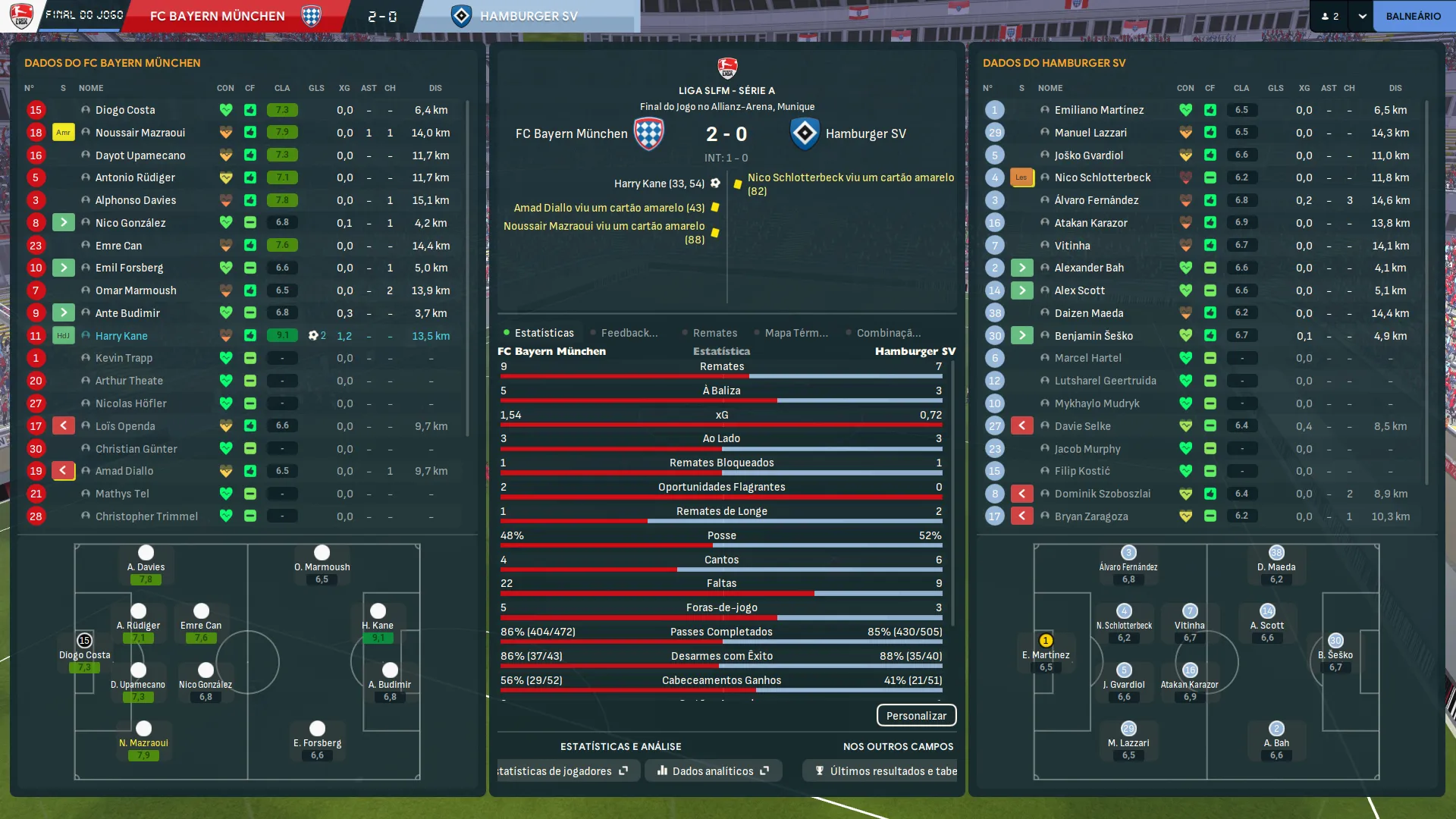Screen dimensions: 1456x819
Task: Click the Personalizar button
Action: tap(916, 716)
